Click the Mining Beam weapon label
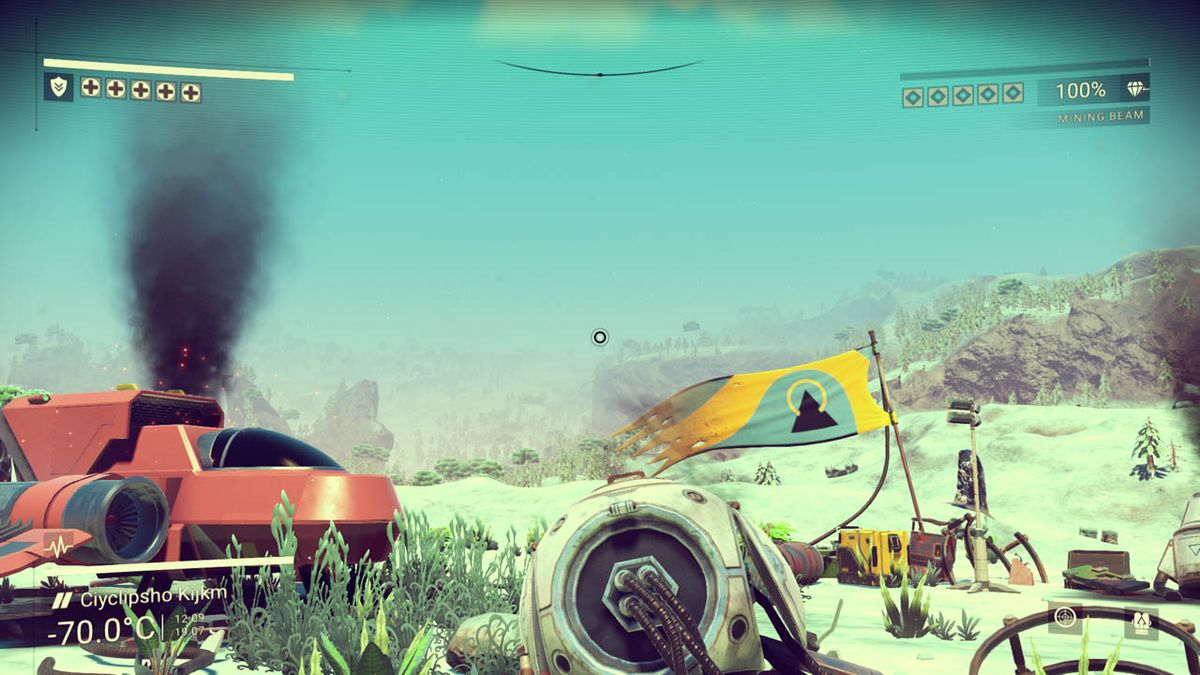Viewport: 1200px width, 675px height. click(1103, 118)
